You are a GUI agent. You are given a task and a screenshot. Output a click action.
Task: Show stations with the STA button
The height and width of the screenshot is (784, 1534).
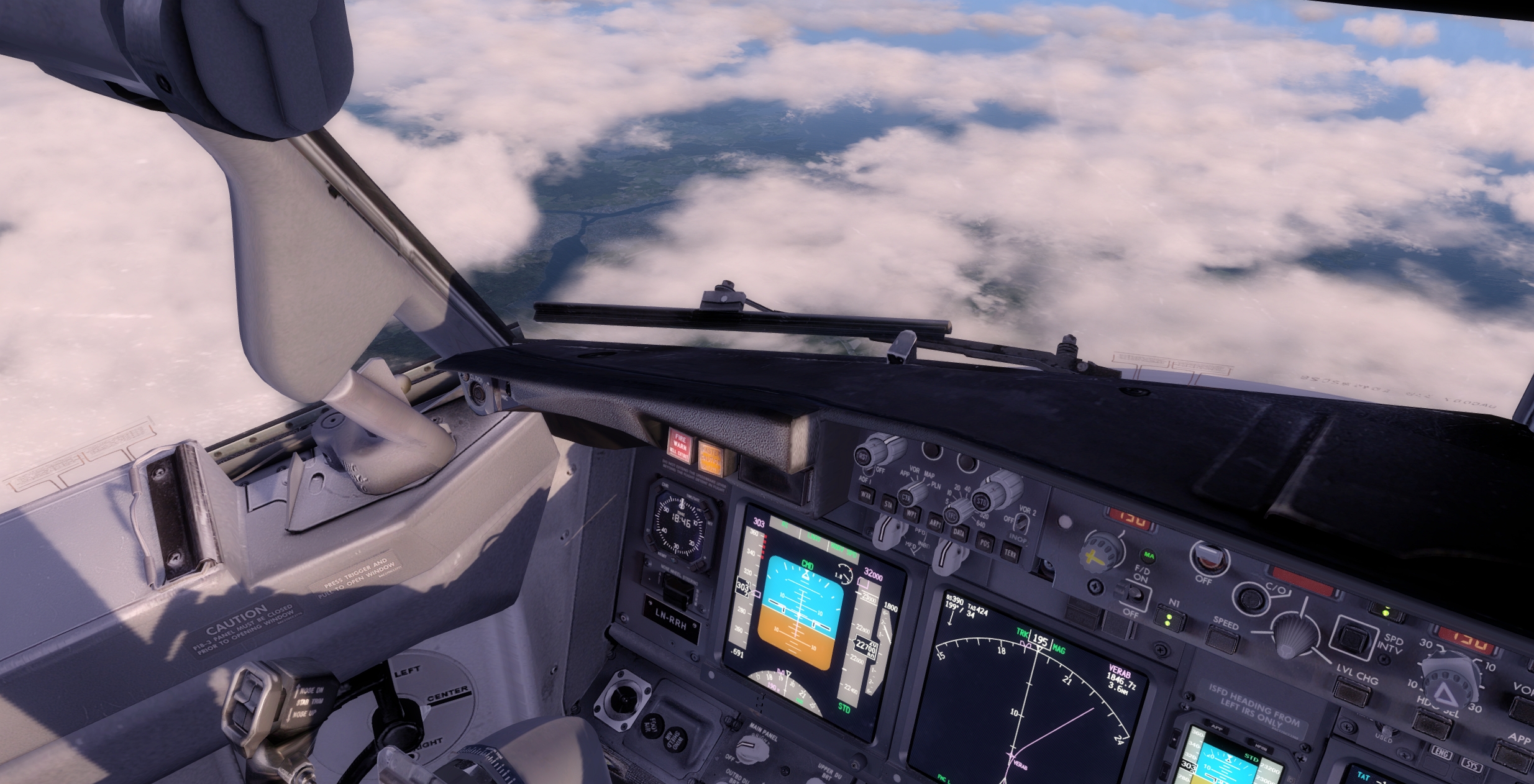point(888,504)
